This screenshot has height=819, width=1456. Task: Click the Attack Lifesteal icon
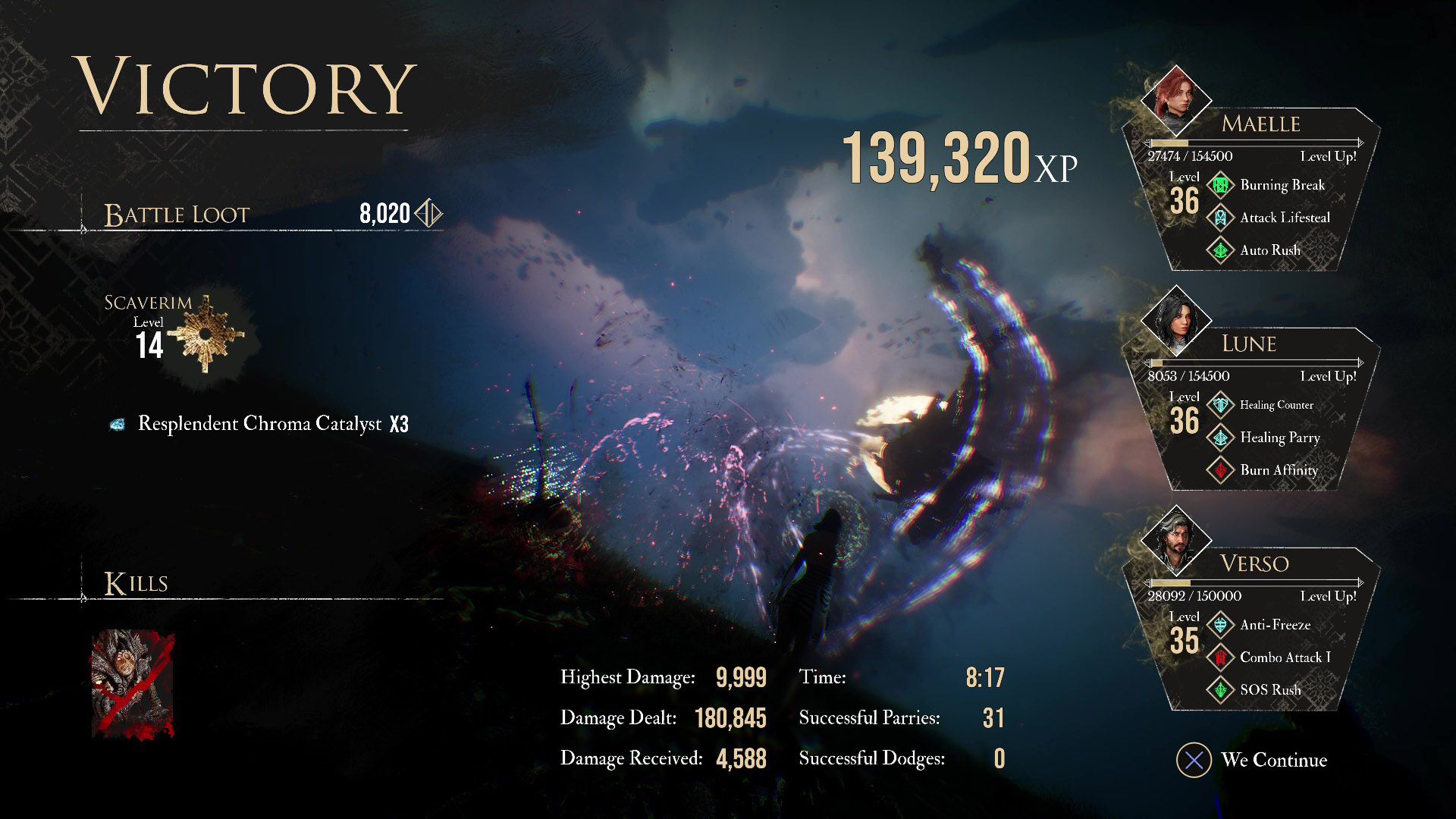click(x=1220, y=218)
